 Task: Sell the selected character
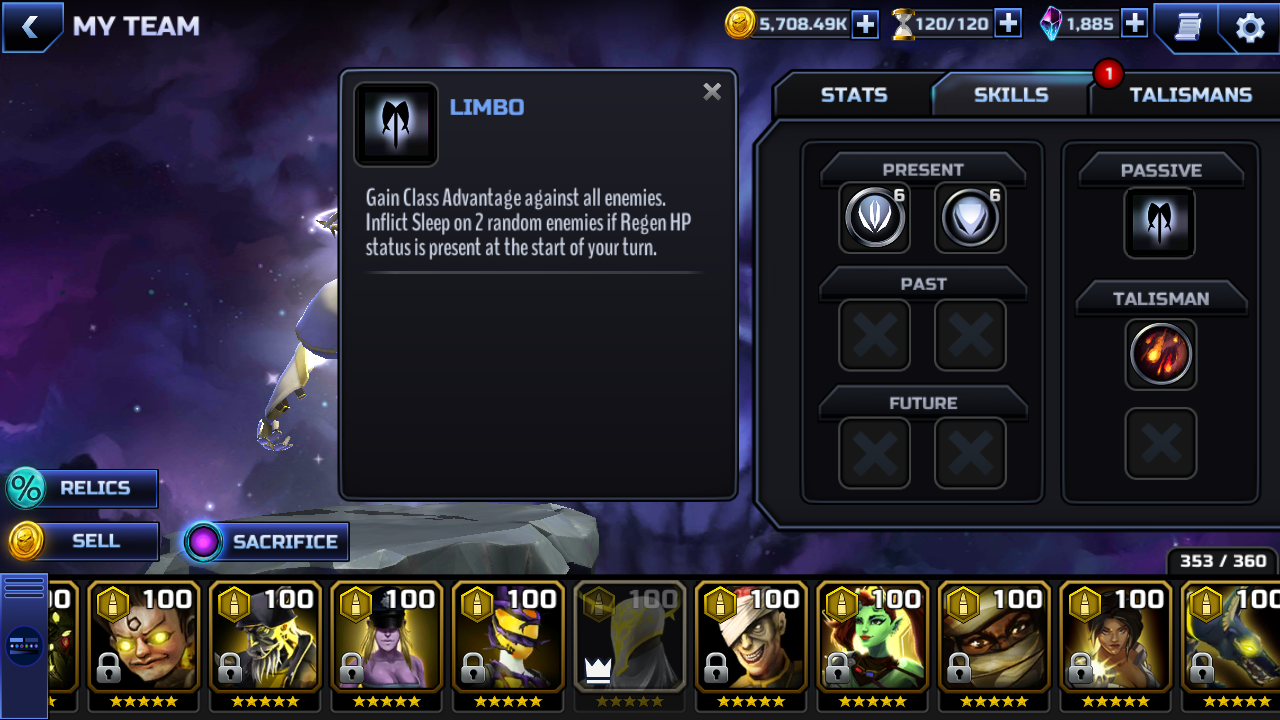coord(84,541)
